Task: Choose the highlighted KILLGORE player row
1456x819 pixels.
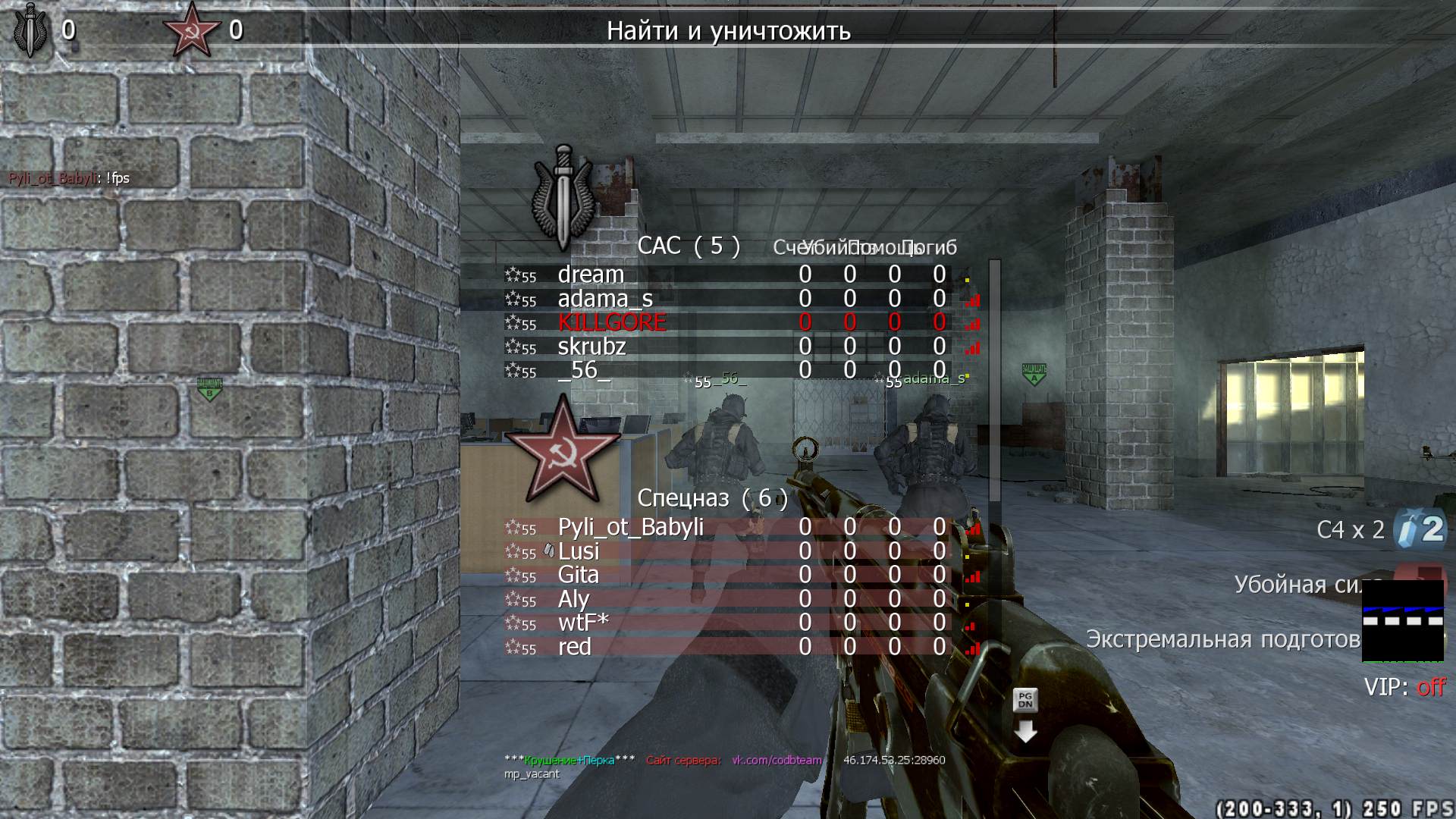Action: [612, 322]
